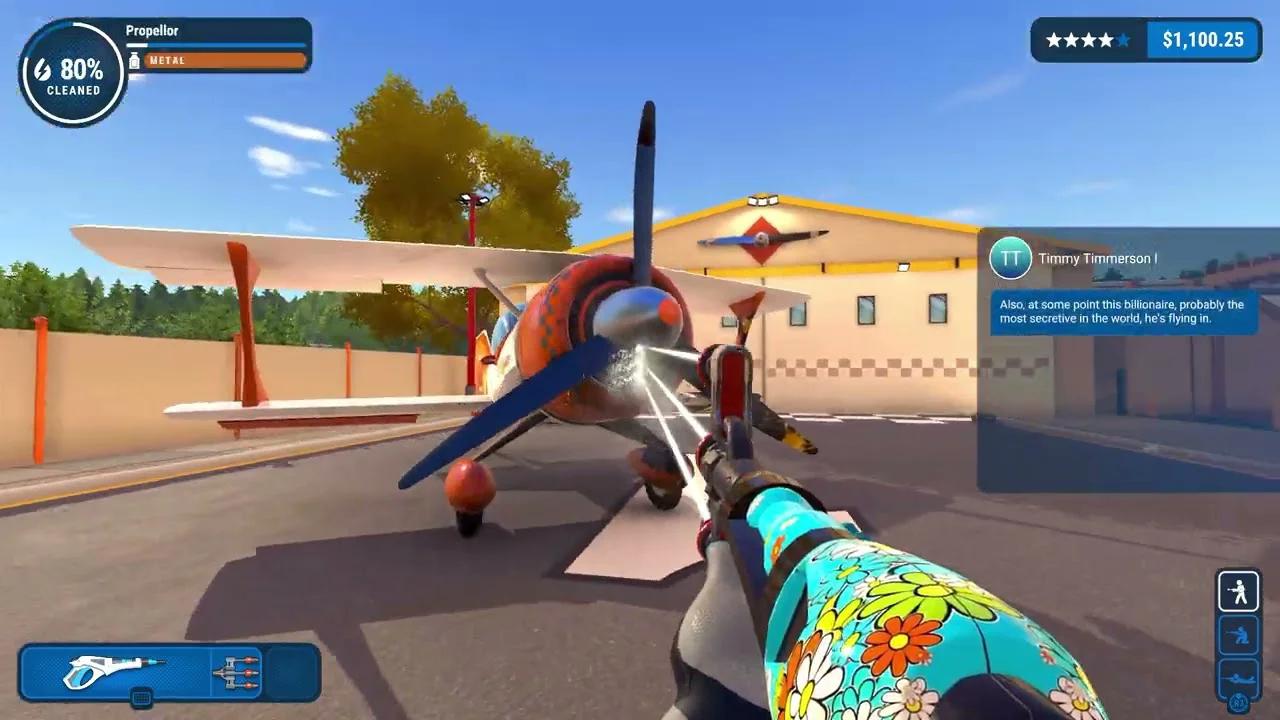Click the four-star rating display
The height and width of the screenshot is (720, 1280).
click(1087, 40)
